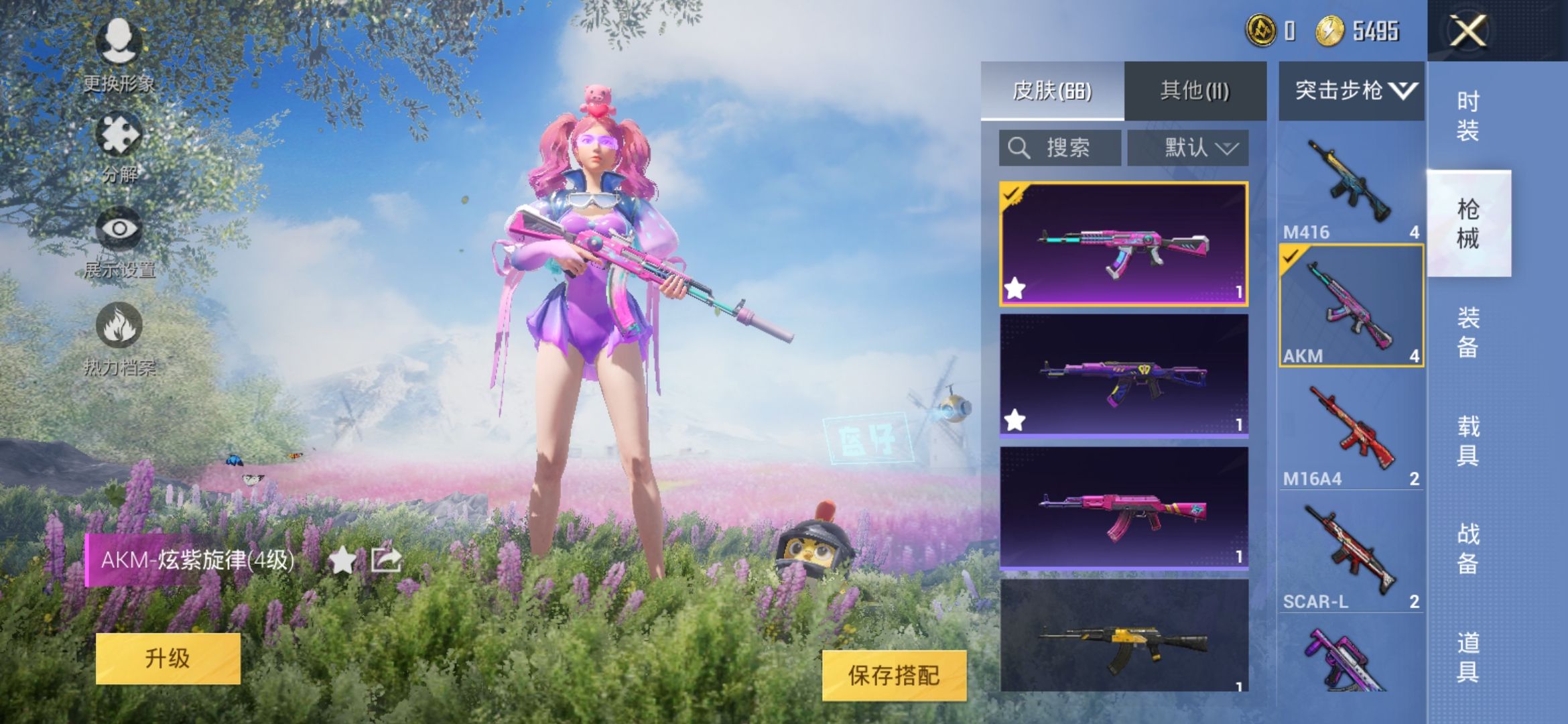This screenshot has width=1568, height=724.
Task: Open the 默认 sort dropdown
Action: coord(1188,147)
